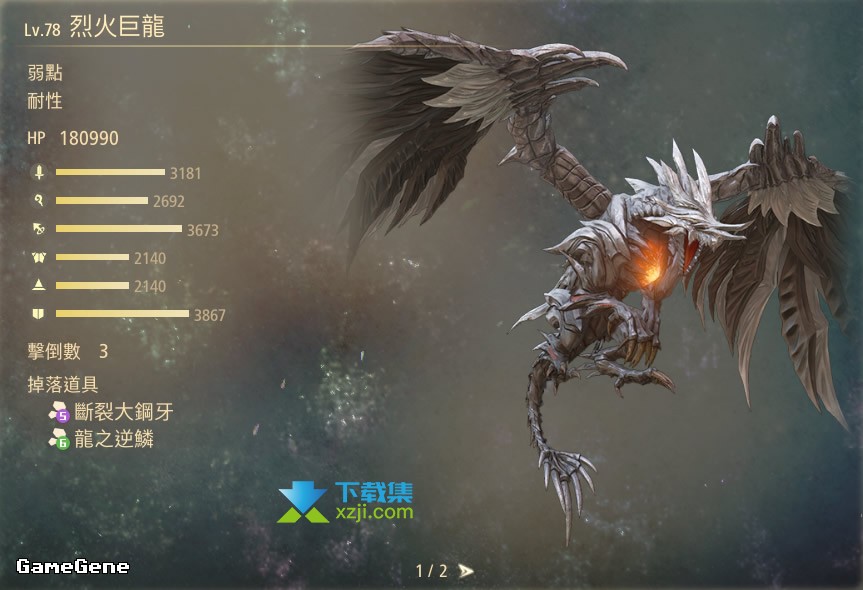Open the xzji.com watermark link
Screen dimensions: 863x590
click(374, 510)
